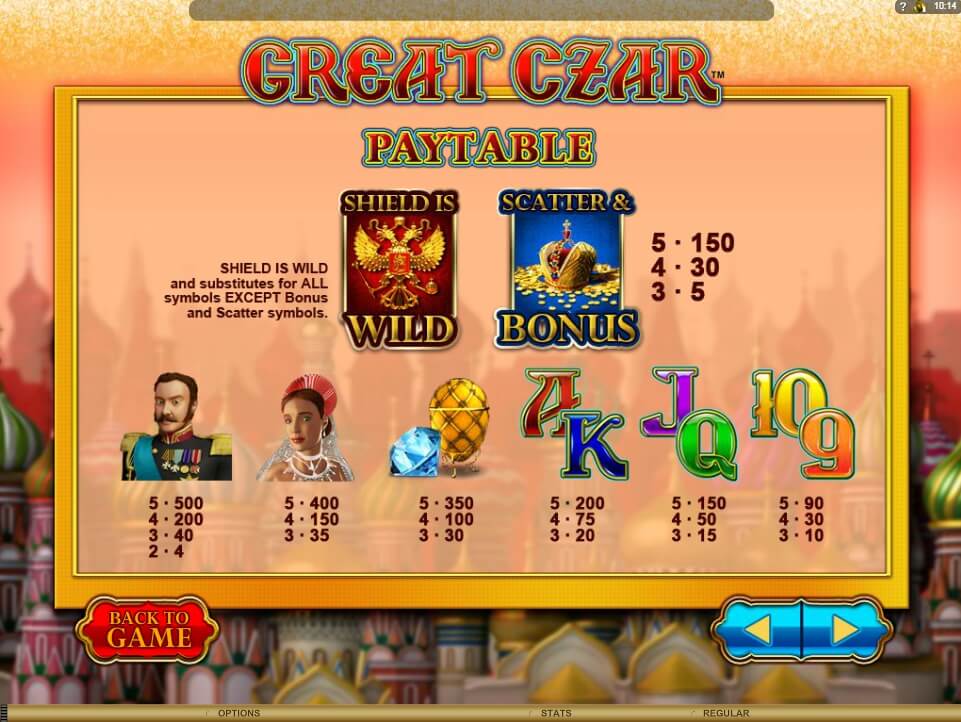Screen dimensions: 961x722
Task: Click the gold bell icon beside the clock
Action: (x=920, y=7)
